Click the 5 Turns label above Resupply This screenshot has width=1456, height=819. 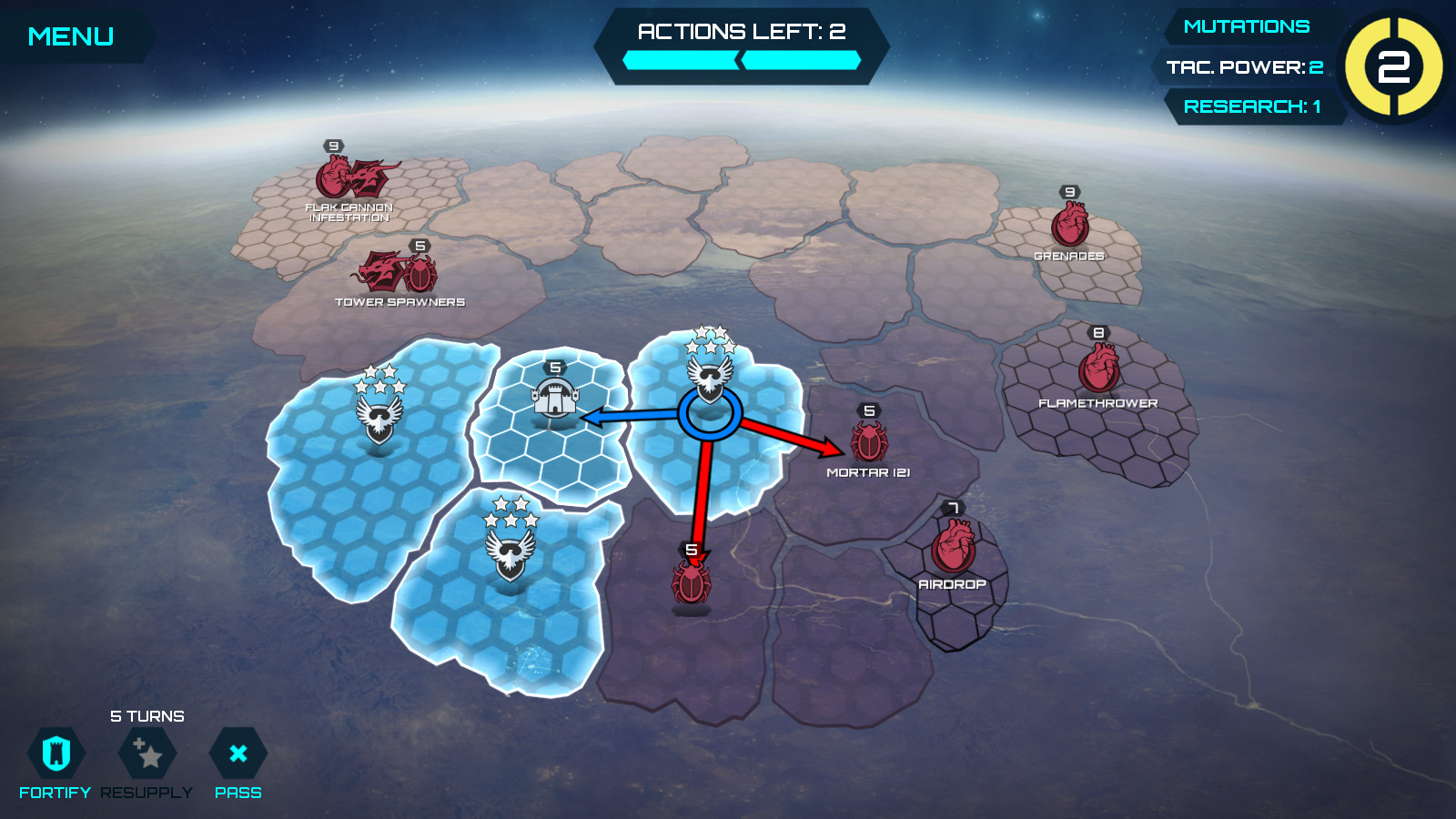[x=147, y=716]
